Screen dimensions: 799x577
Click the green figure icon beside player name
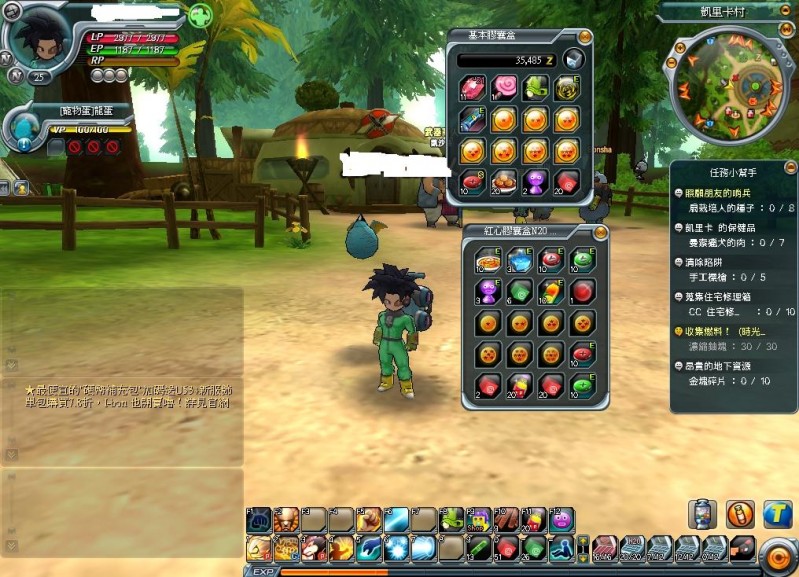click(x=200, y=16)
